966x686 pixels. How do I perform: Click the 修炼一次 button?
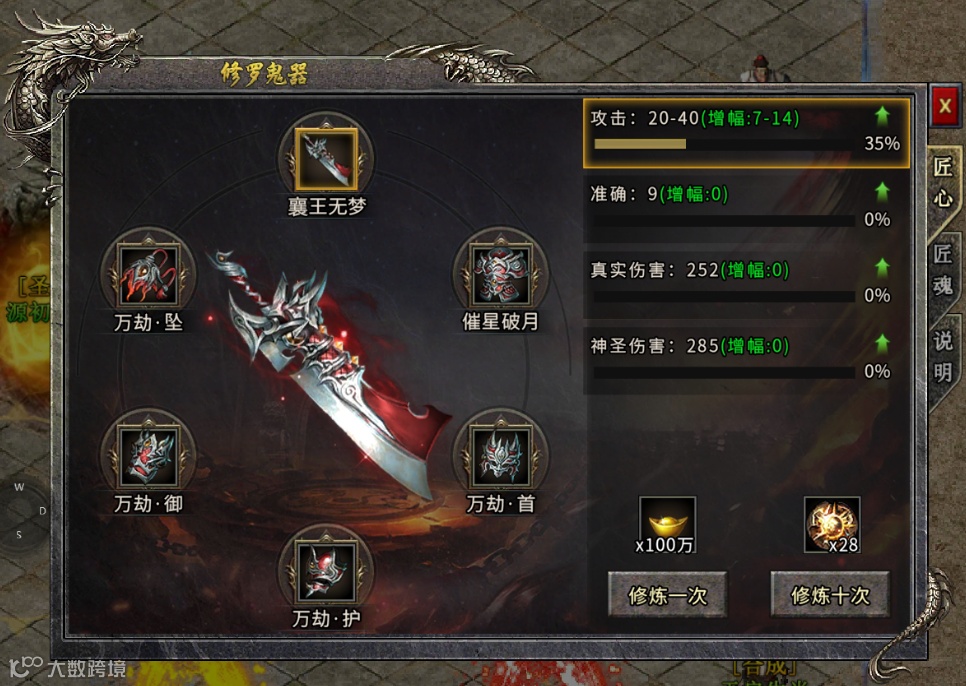pyautogui.click(x=667, y=596)
